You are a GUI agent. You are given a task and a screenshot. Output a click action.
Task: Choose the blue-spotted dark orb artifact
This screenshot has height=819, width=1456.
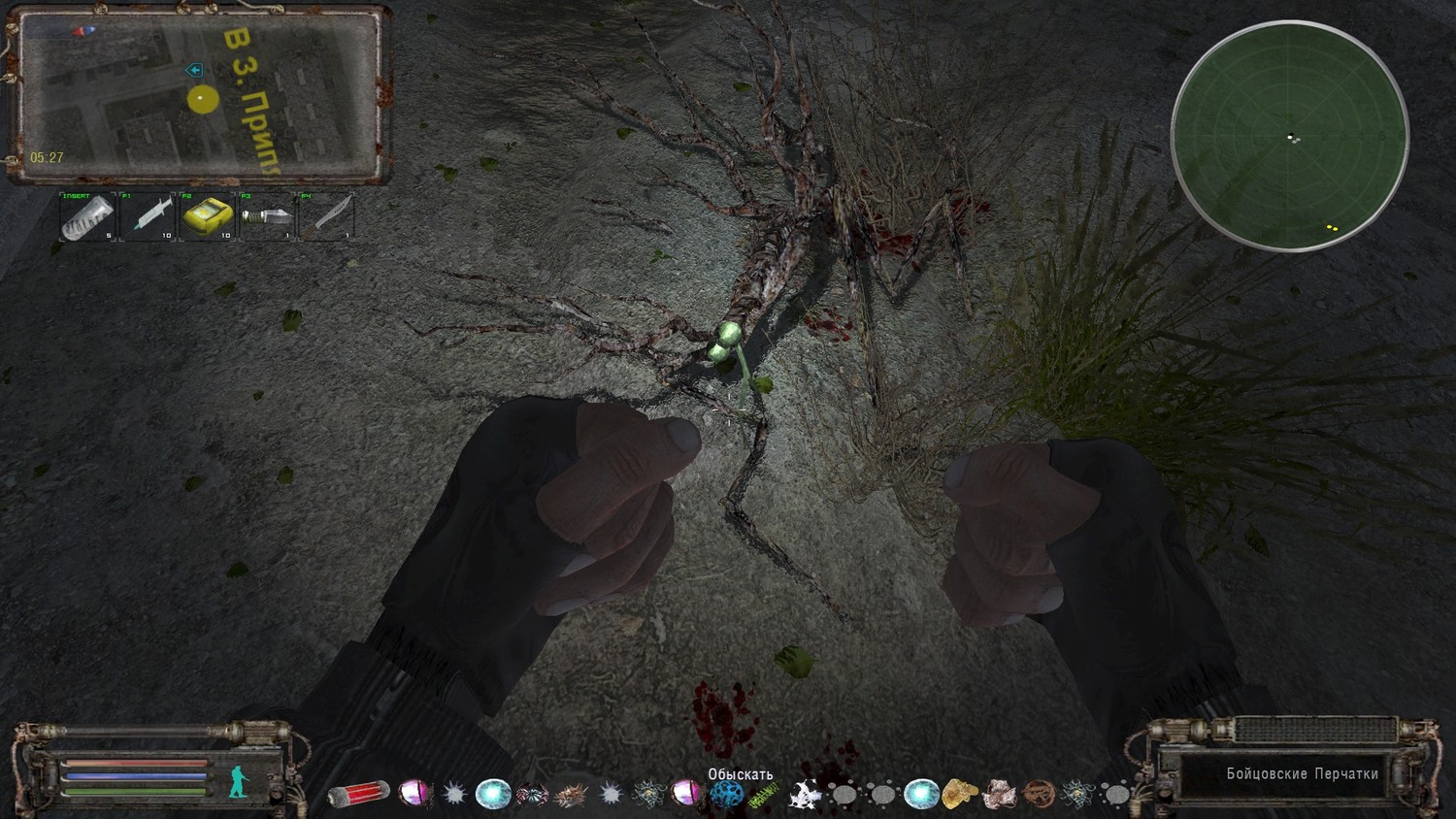pyautogui.click(x=726, y=796)
